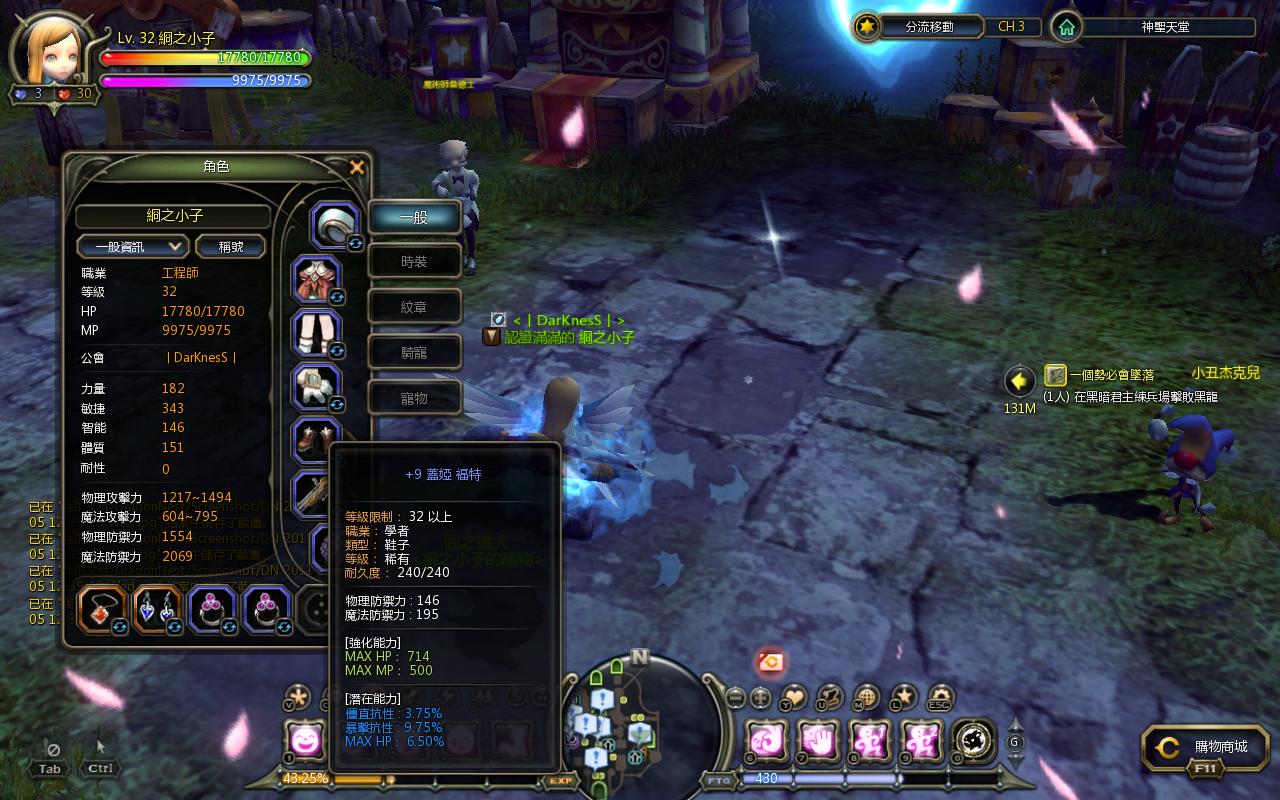Open the ESC system menu icon
Viewport: 1280px width, 800px height.
(940, 697)
